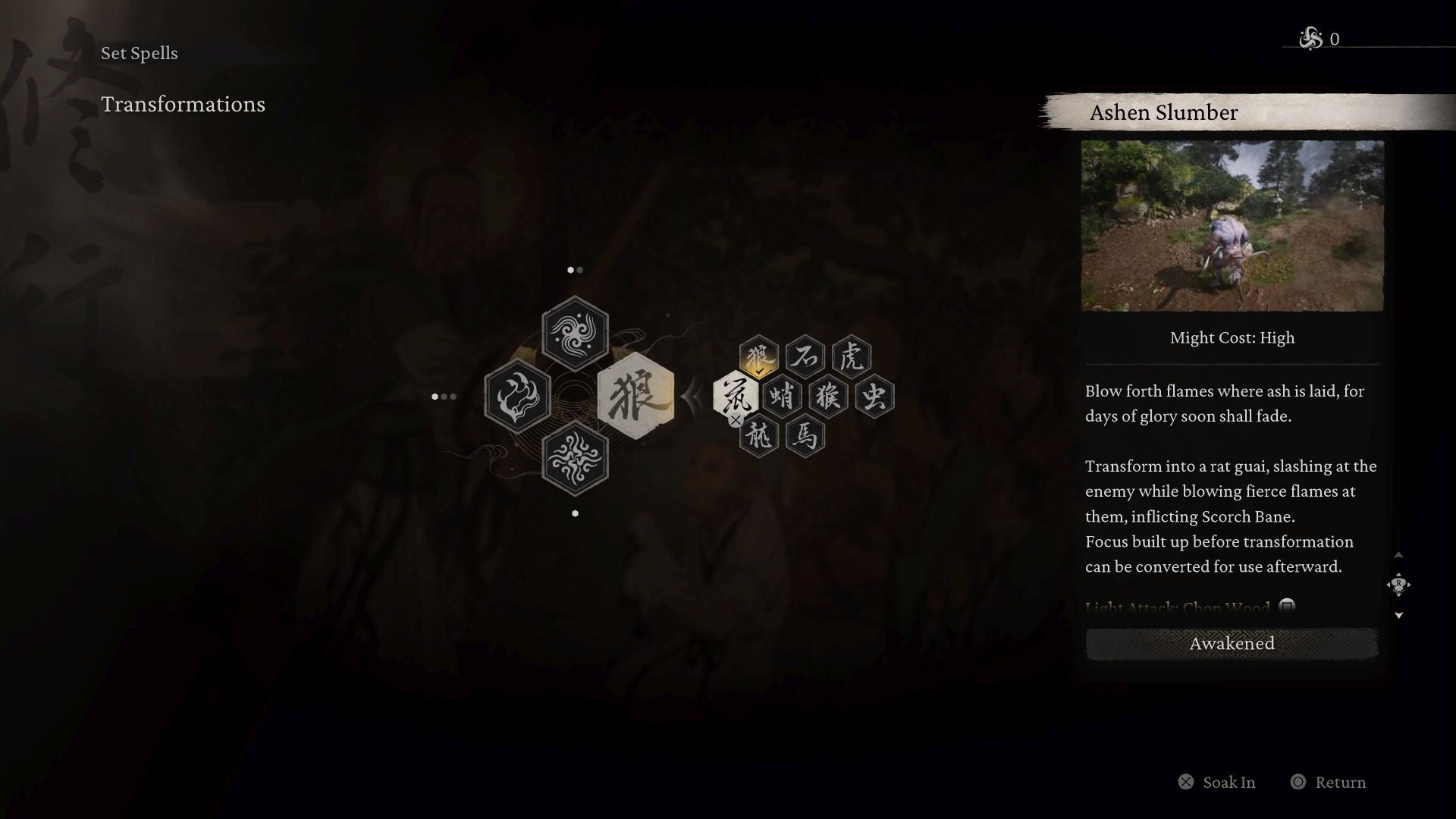The width and height of the screenshot is (1456, 819).
Task: Switch to the Awakened tab
Action: (1232, 643)
